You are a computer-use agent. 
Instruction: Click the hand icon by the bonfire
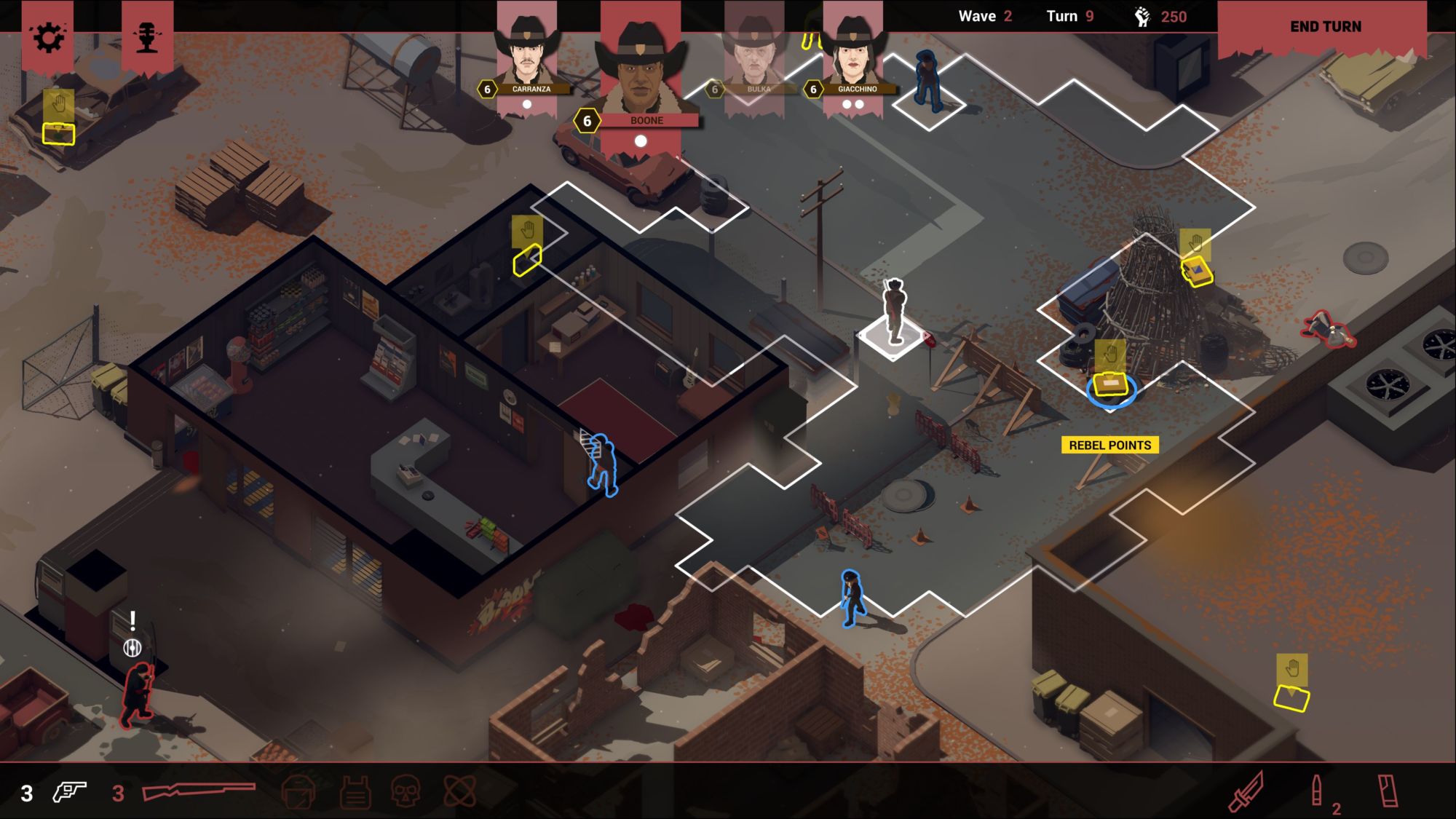[1195, 243]
